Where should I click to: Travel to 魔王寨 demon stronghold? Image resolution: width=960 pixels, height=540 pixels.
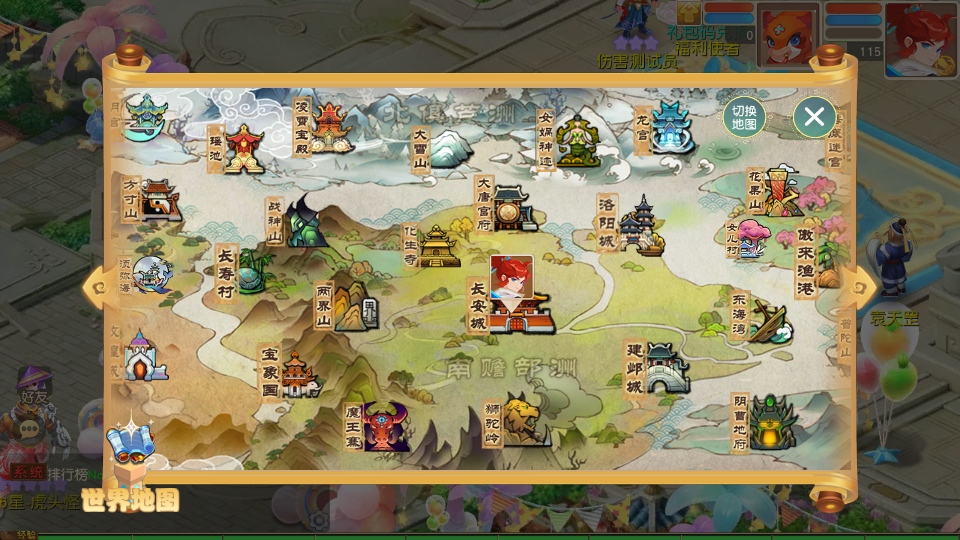click(384, 427)
